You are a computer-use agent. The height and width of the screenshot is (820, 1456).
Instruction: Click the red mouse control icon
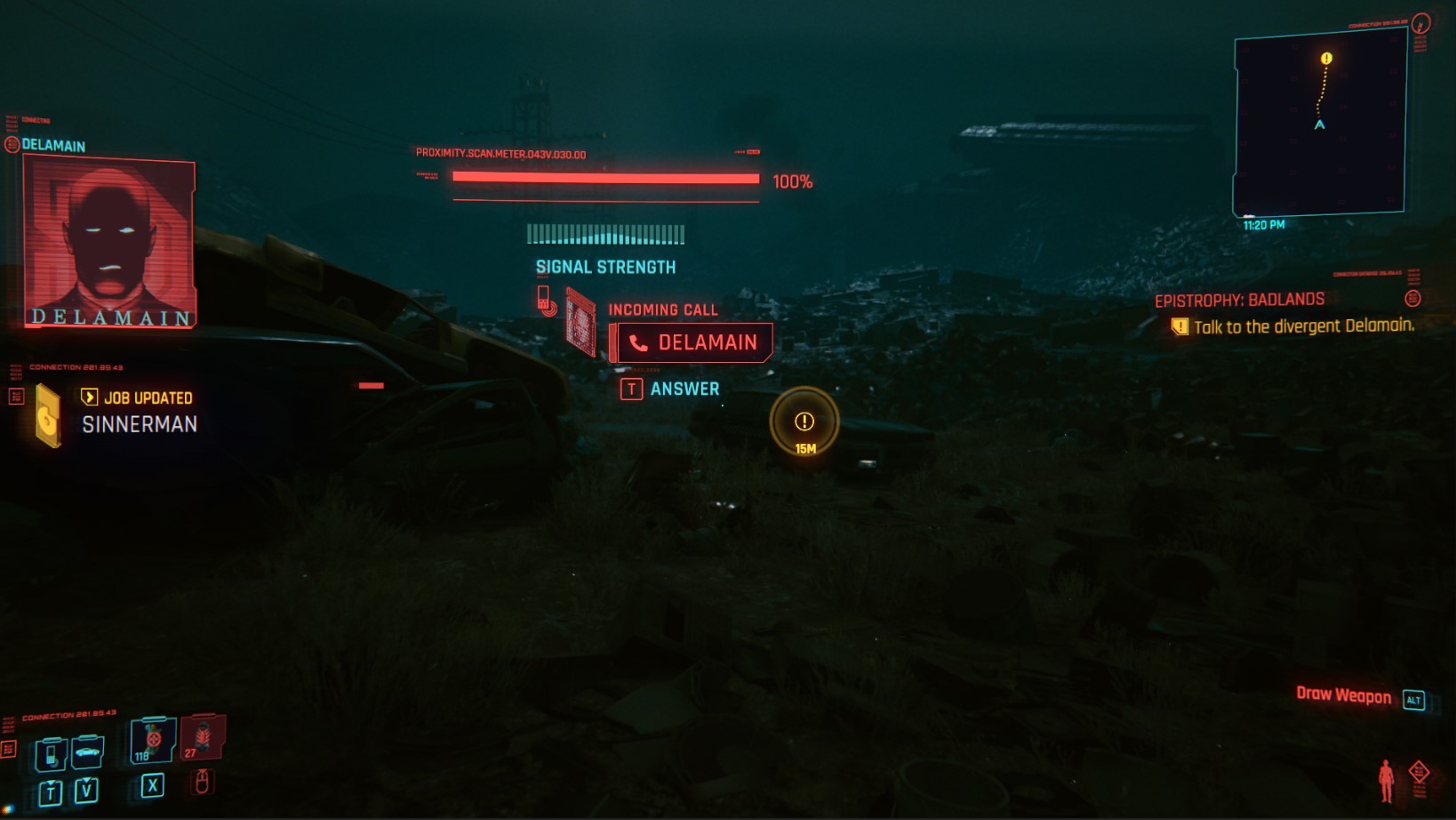click(x=203, y=781)
